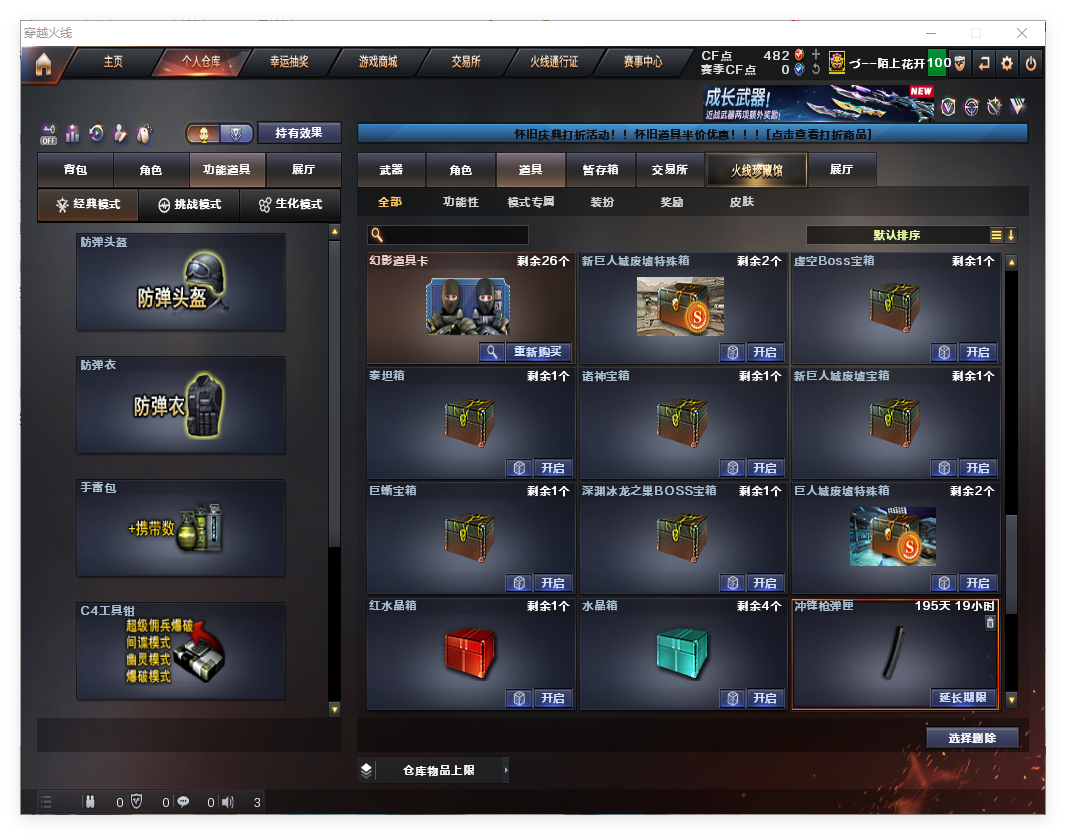Filter items by 功能性
Image resolution: width=1066 pixels, height=835 pixels.
pos(461,202)
